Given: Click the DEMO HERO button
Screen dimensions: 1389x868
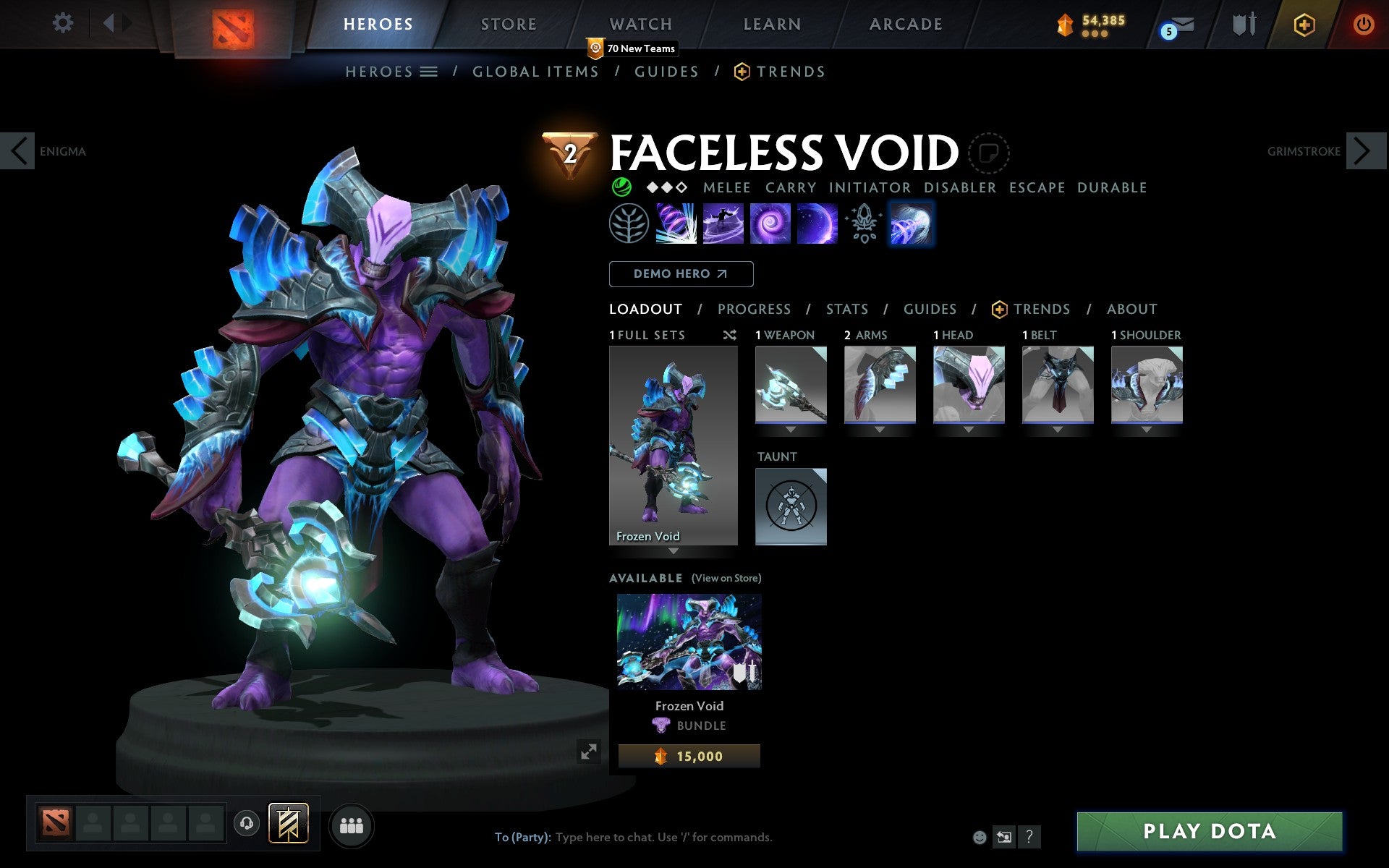Looking at the screenshot, I should 681,274.
